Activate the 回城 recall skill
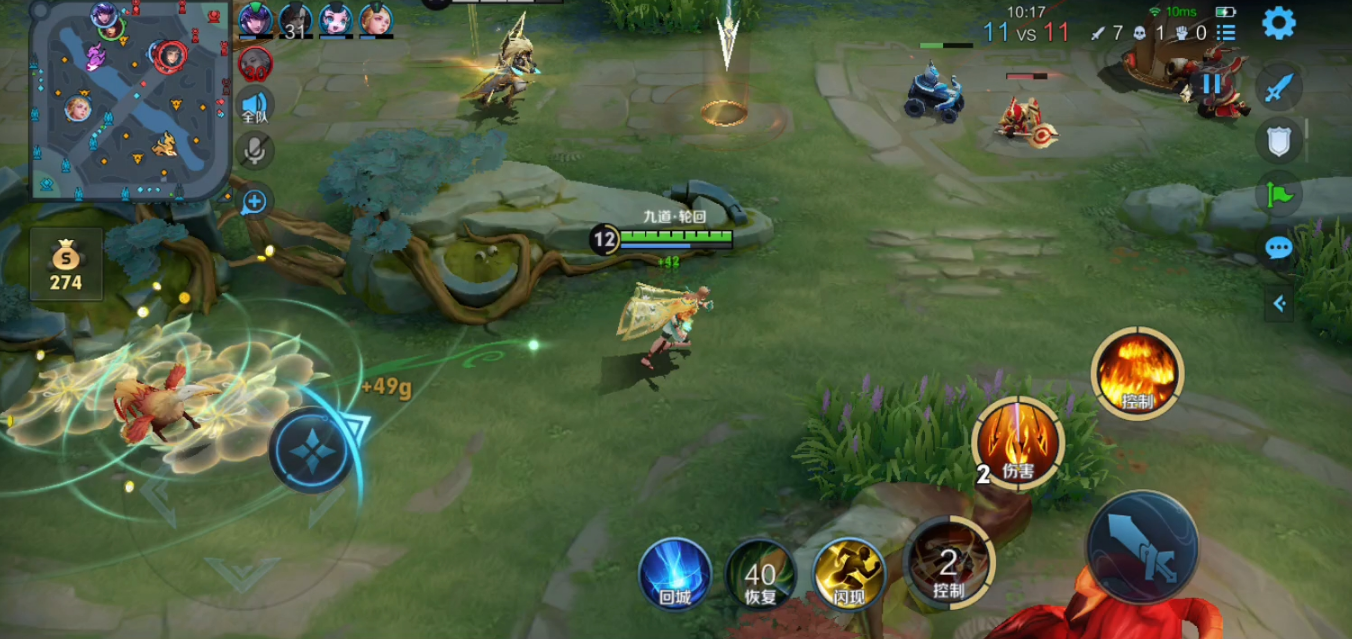 675,574
